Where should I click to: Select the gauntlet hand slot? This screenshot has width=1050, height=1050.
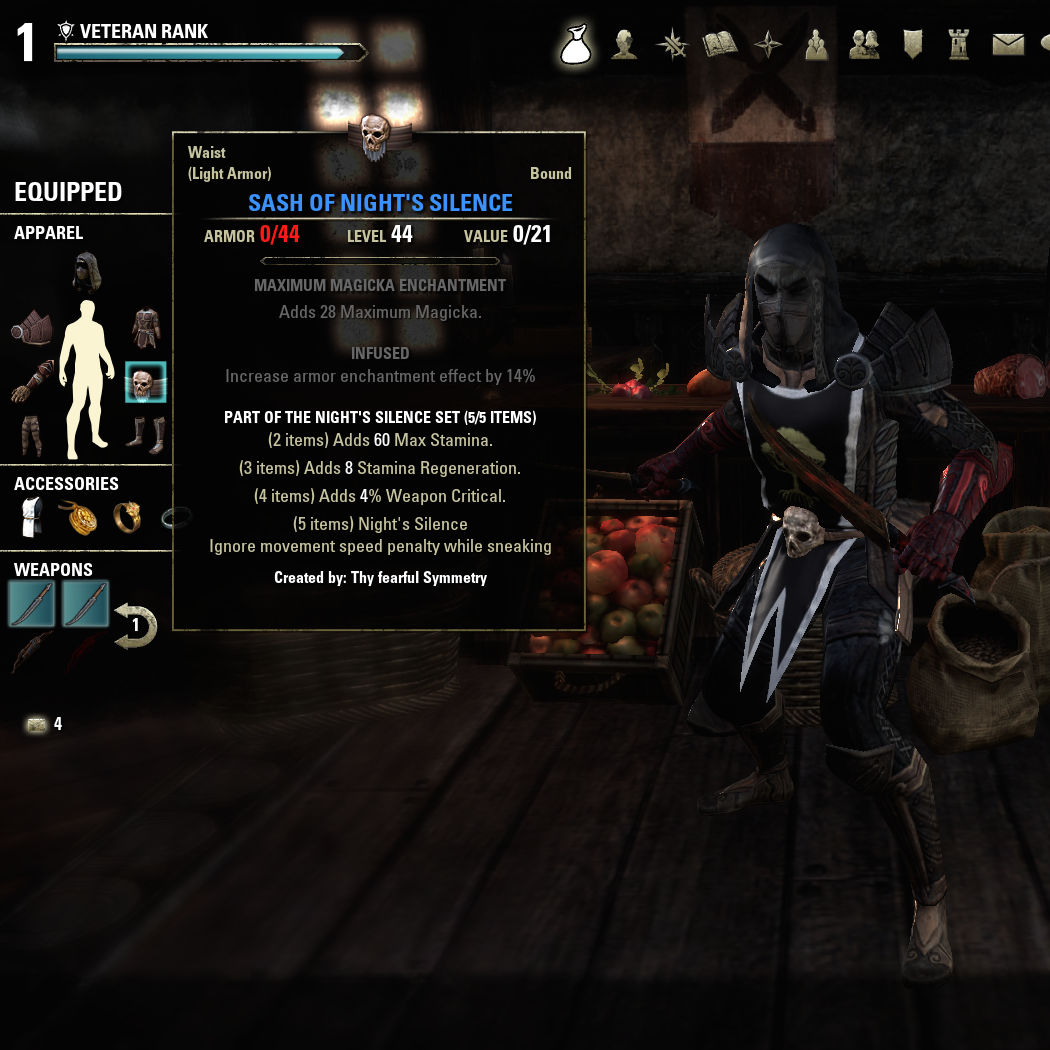point(32,382)
